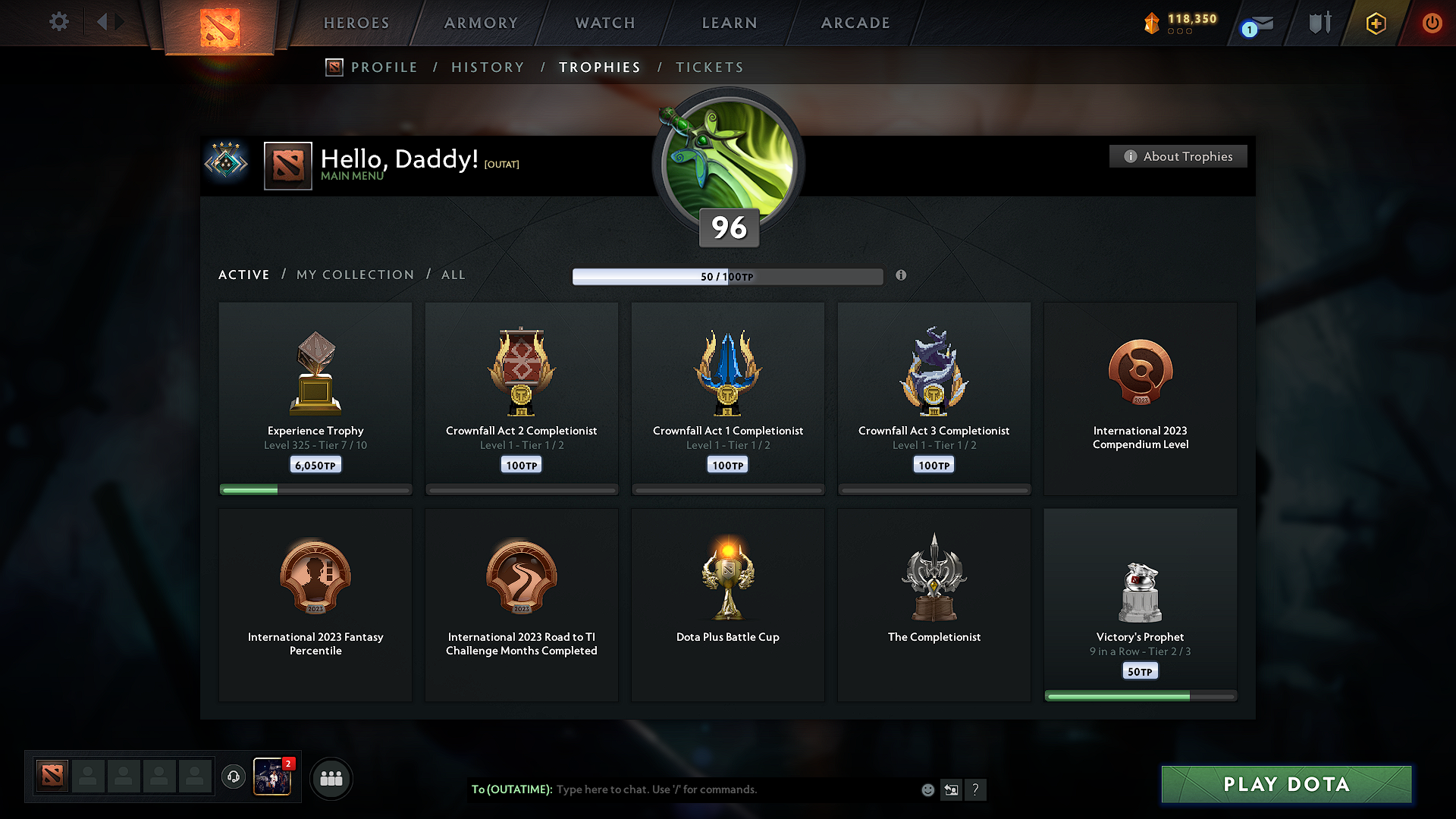Image resolution: width=1456 pixels, height=819 pixels.
Task: Click the shards currency icon
Action: click(1152, 23)
